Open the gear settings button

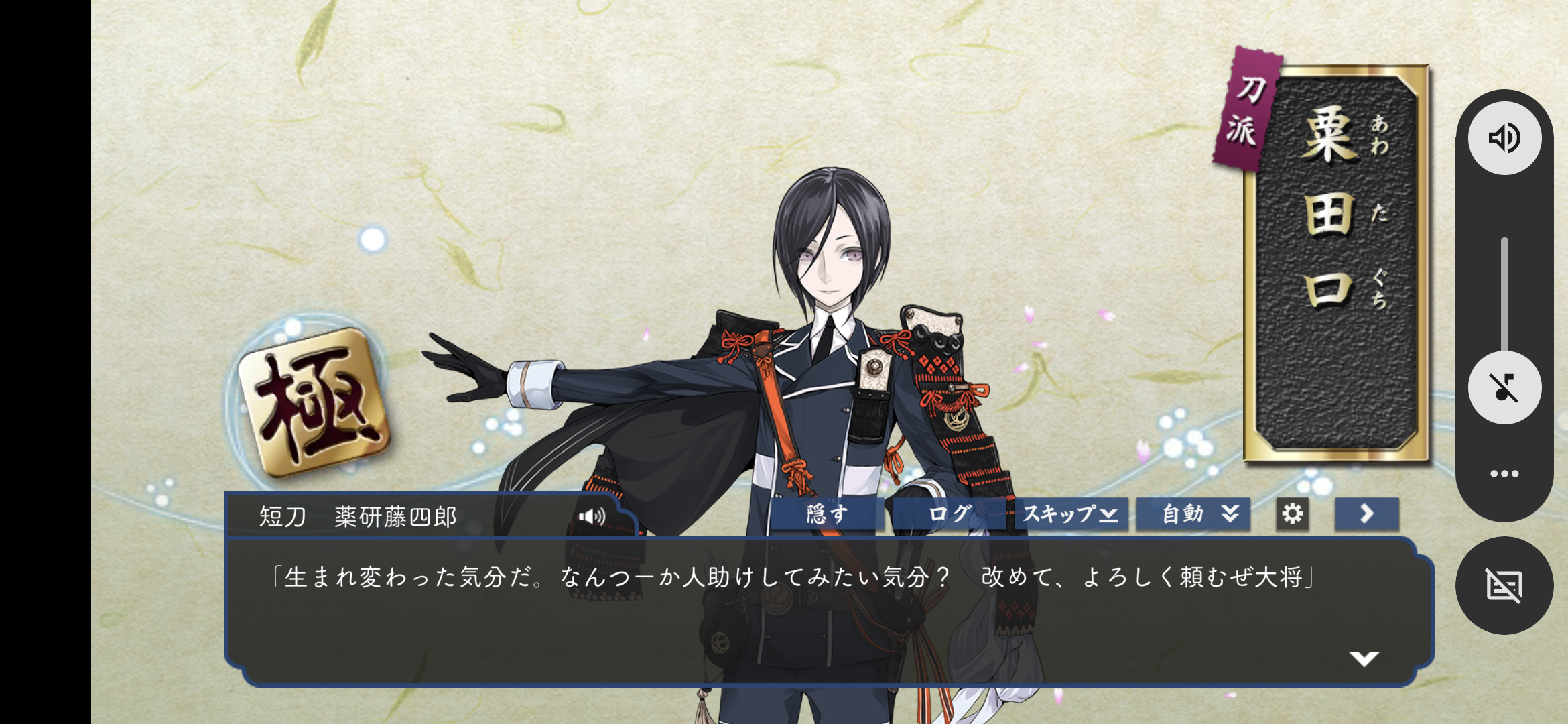pos(1292,514)
